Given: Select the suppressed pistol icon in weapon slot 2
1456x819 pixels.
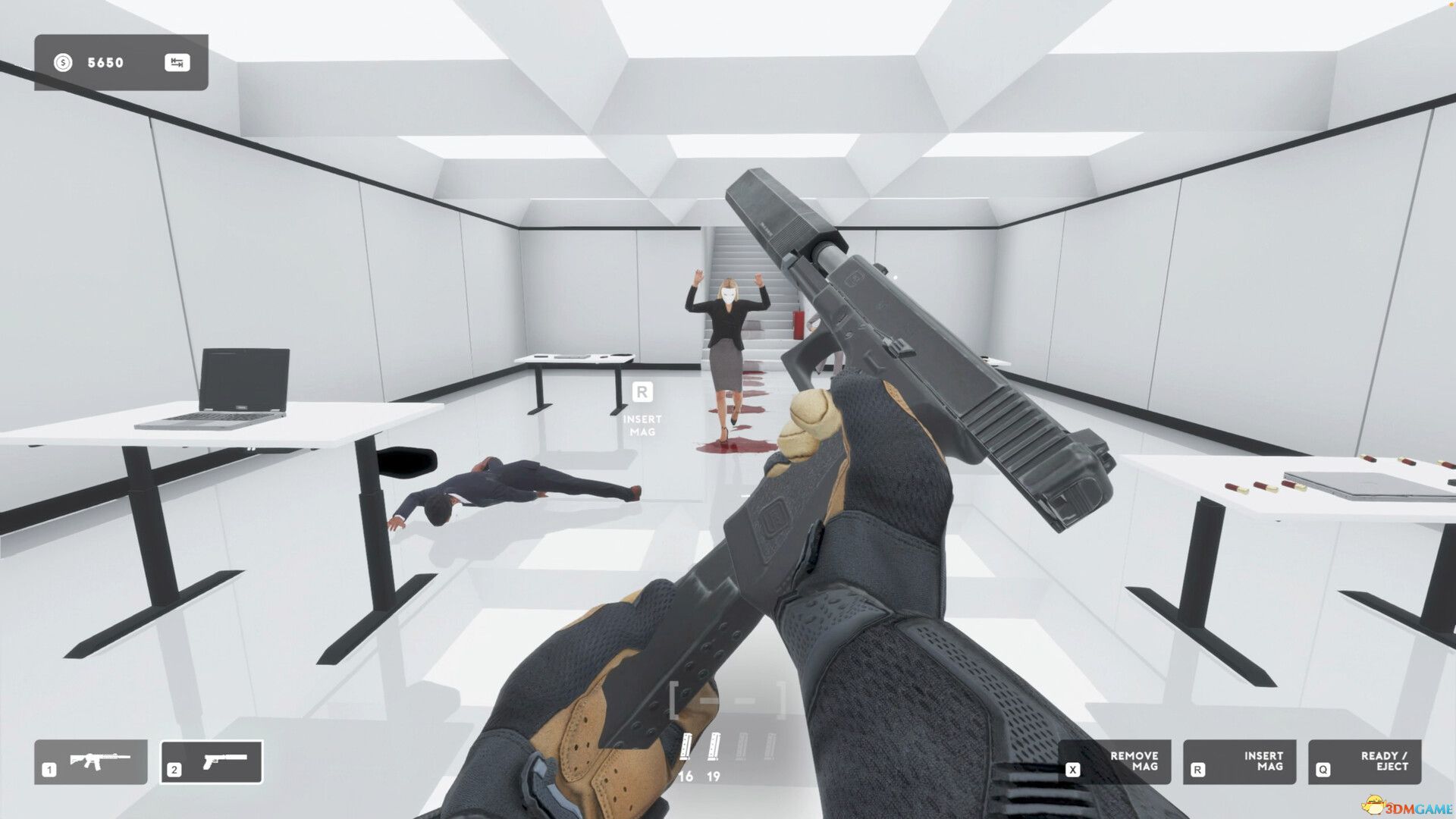Looking at the screenshot, I should point(224,762).
